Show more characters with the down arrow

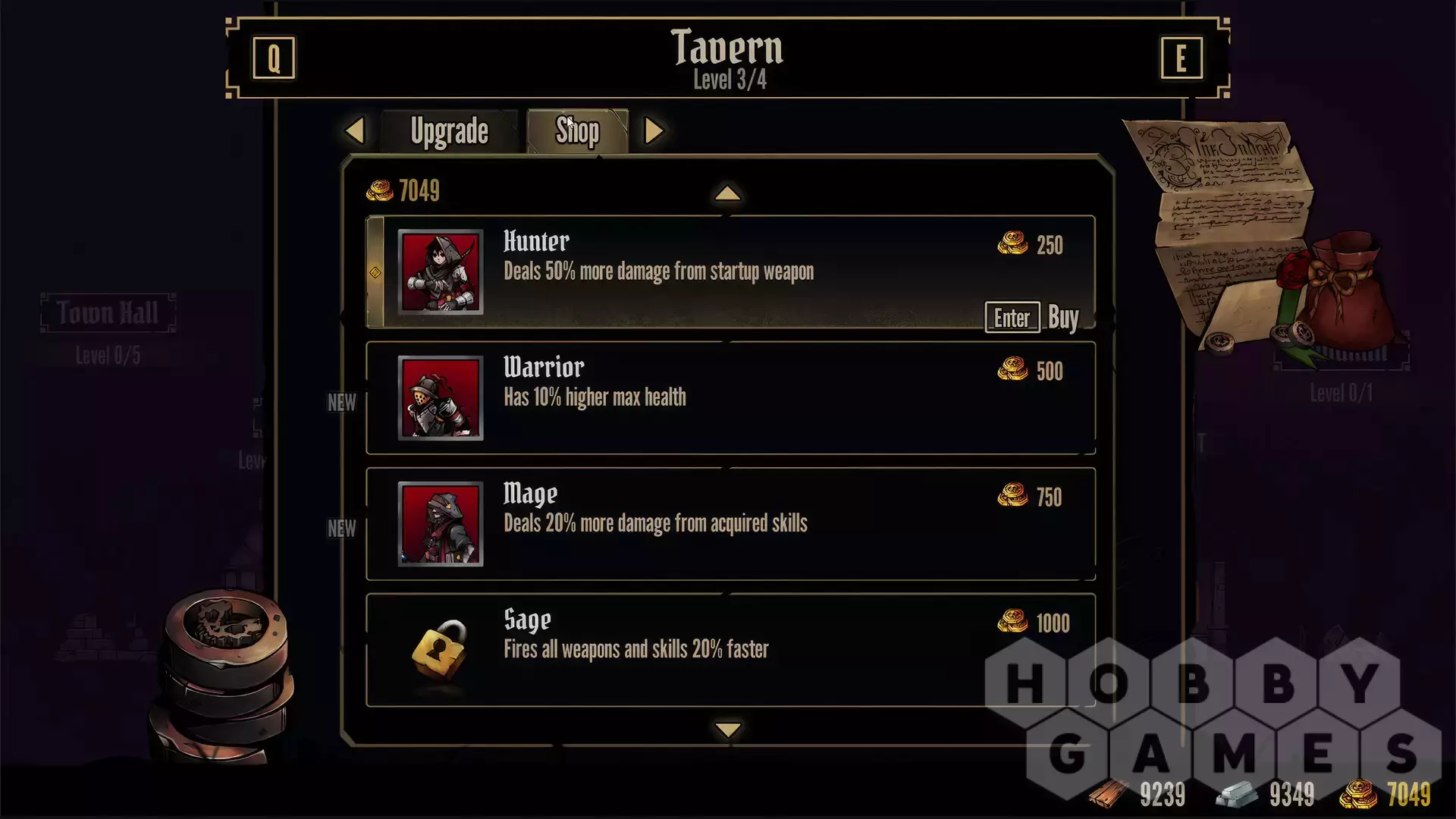[728, 730]
